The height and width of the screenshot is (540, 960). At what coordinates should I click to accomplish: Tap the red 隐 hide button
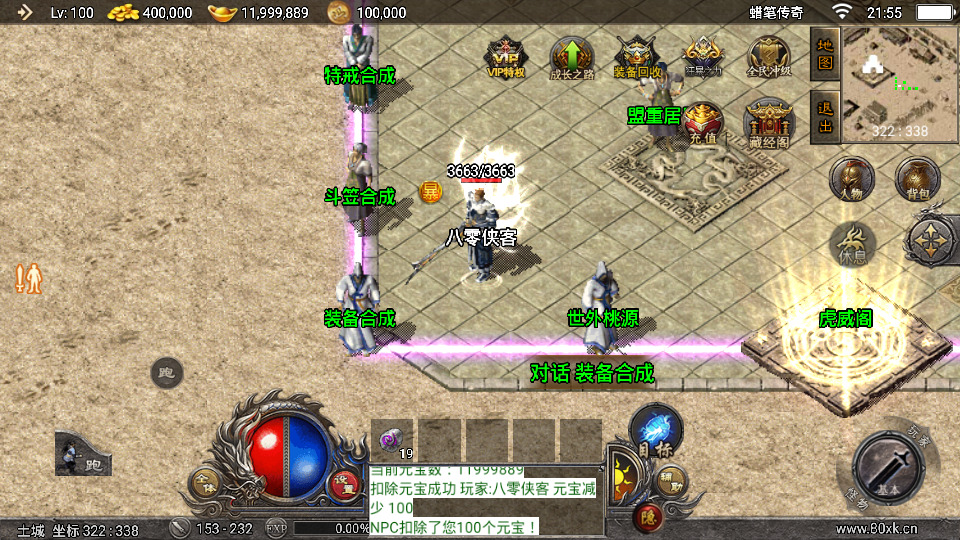tap(646, 517)
